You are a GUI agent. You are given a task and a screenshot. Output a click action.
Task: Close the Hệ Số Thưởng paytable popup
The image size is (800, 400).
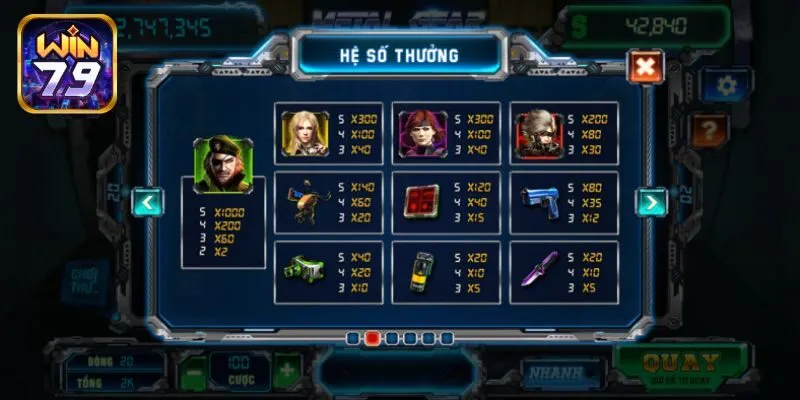point(645,67)
